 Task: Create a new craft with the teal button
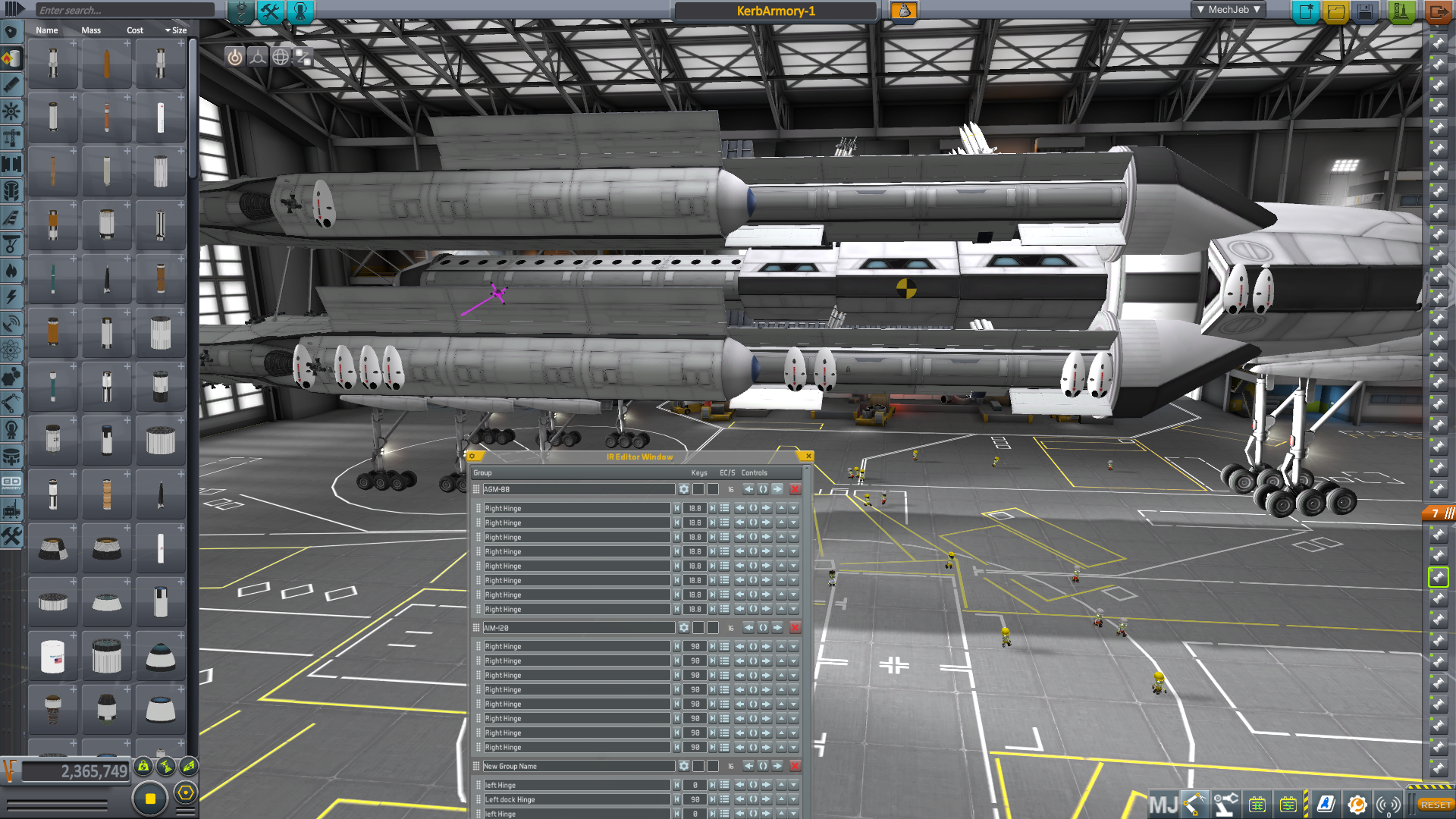tap(1305, 11)
